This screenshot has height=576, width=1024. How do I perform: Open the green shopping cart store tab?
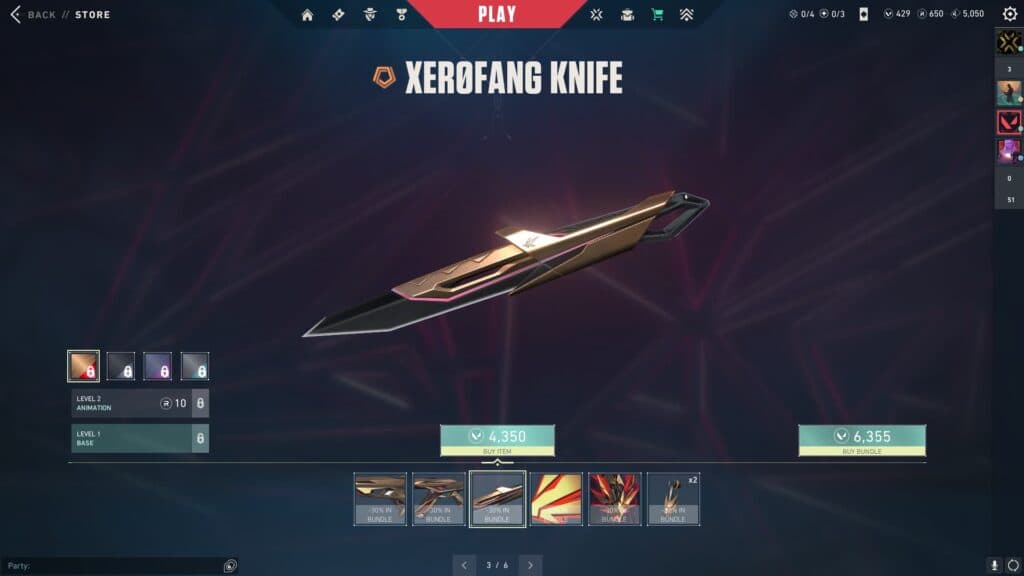click(657, 15)
